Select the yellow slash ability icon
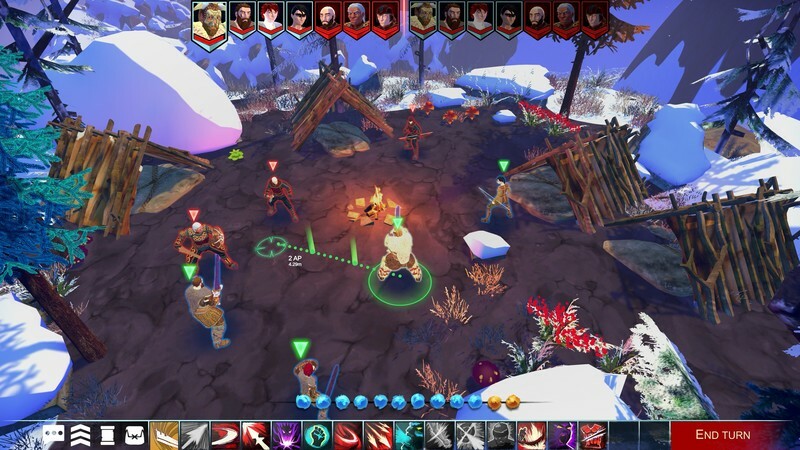This screenshot has width=800, height=450. pos(163,435)
